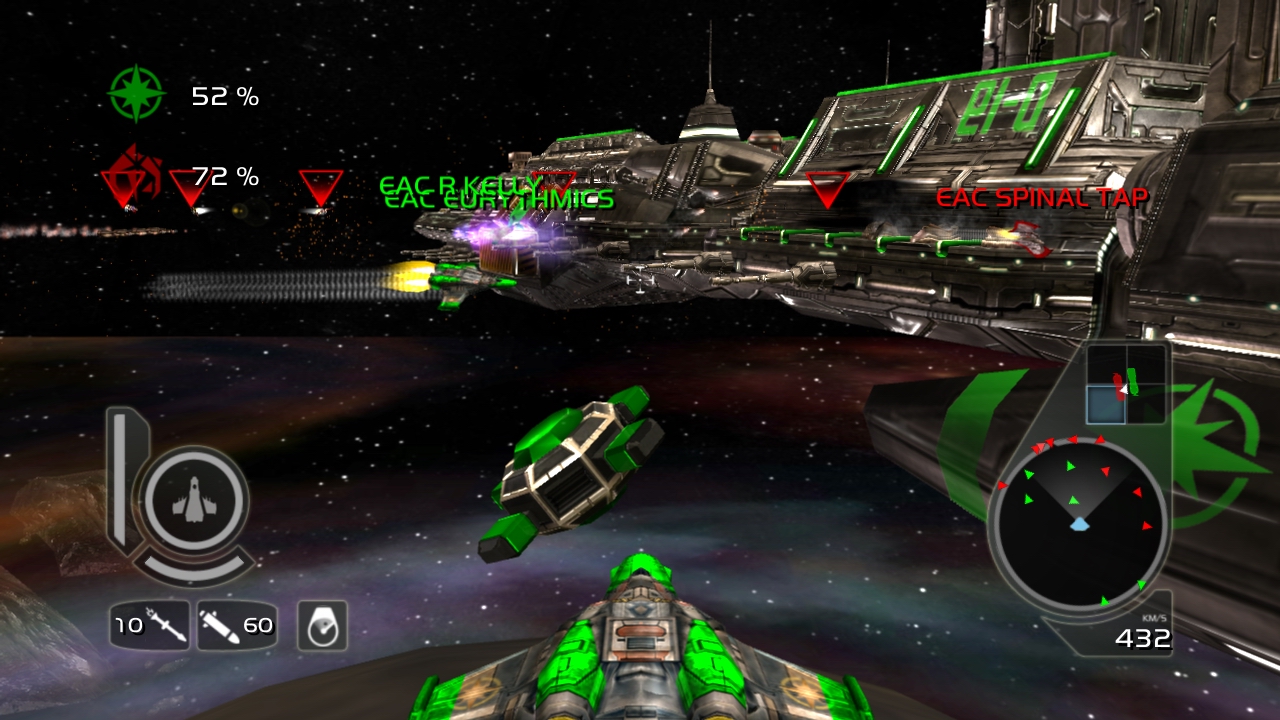The height and width of the screenshot is (720, 1280).
Task: Target the EAC SPINAL TAP label
Action: pos(1041,198)
